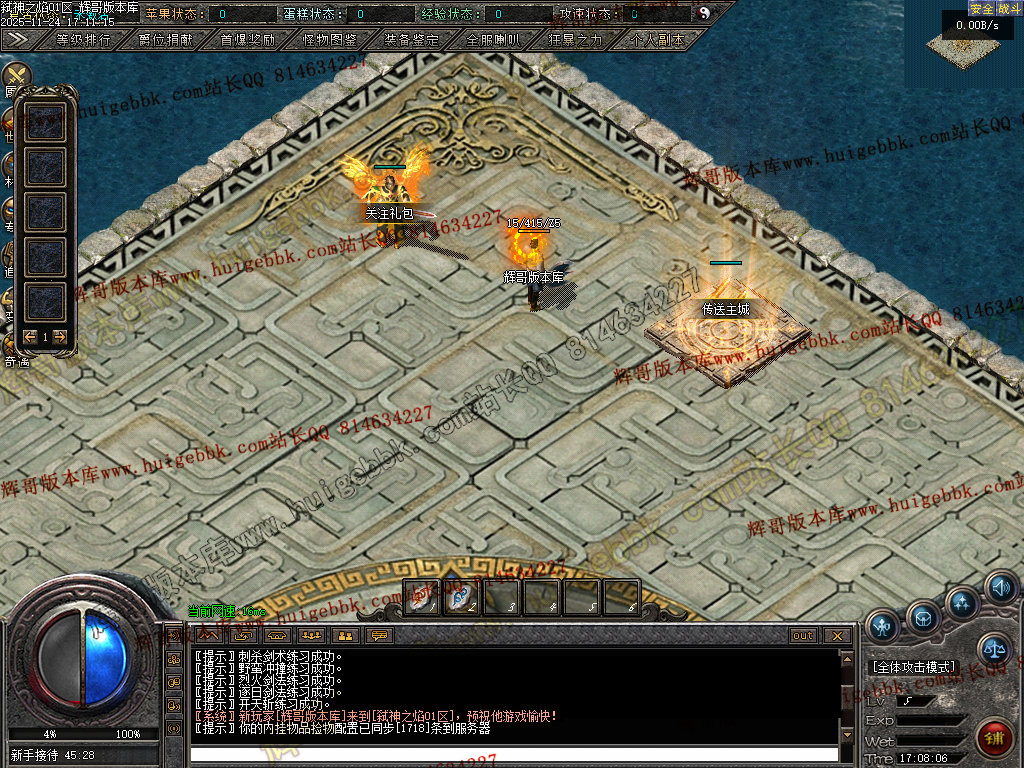Use the blue item in hotbar slot 2
Image resolution: width=1024 pixels, height=768 pixels.
pyautogui.click(x=461, y=597)
